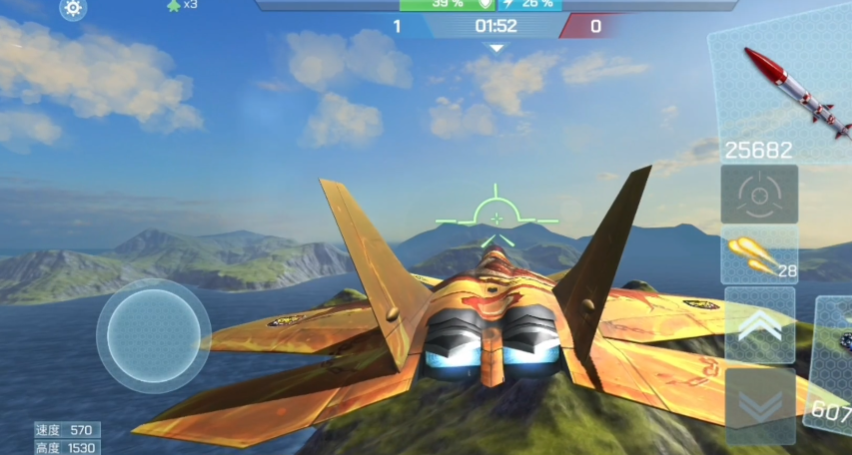Screen dimensions: 852x455
Task: Activate the speed up chevron button
Action: [759, 326]
